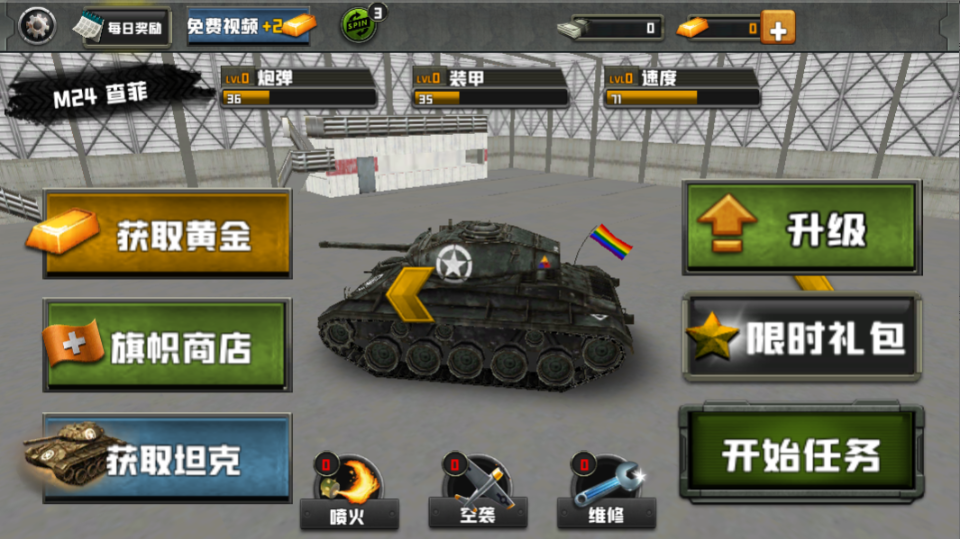
Task: Start the mission with 开始任务
Action: 800,453
